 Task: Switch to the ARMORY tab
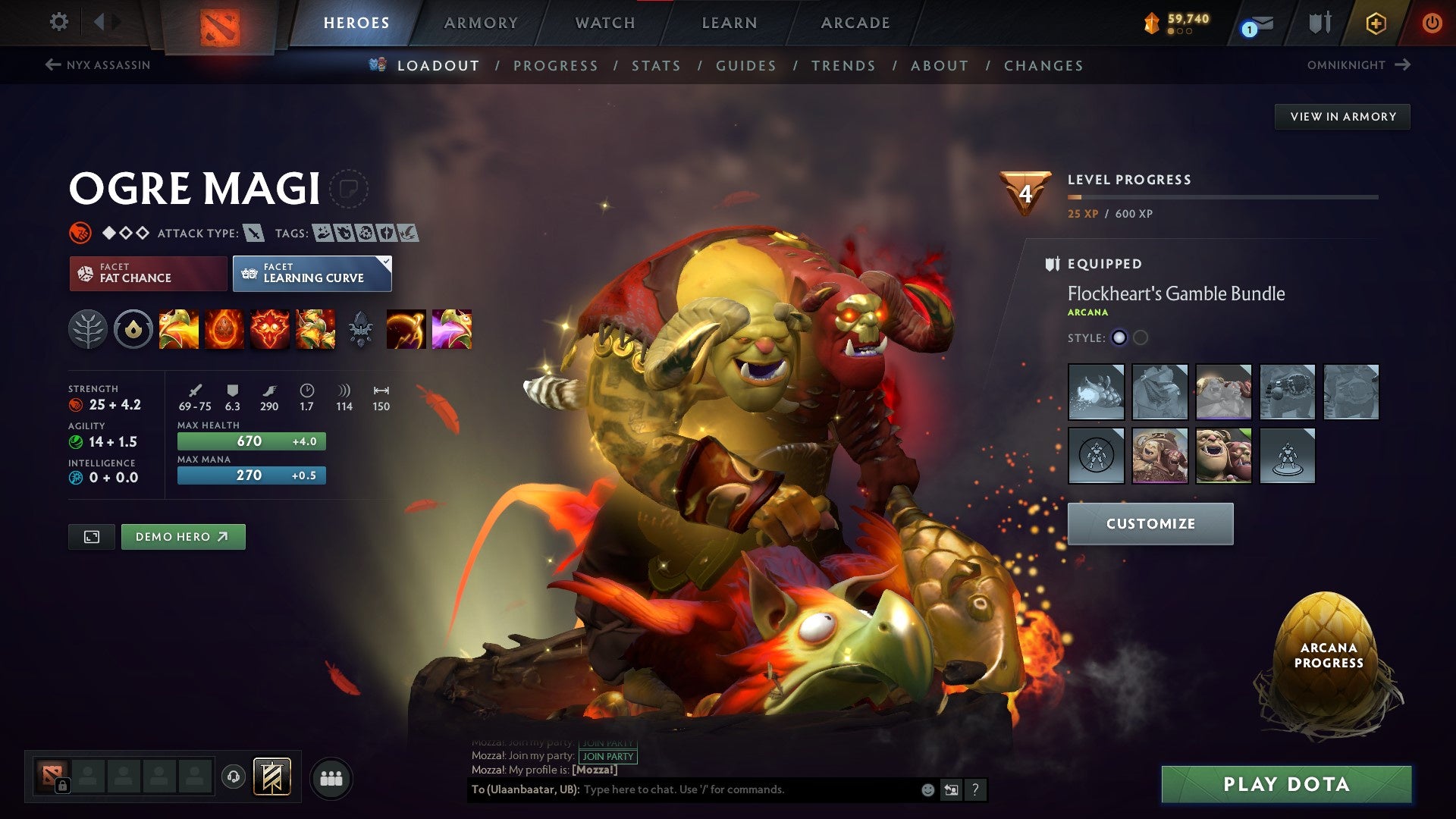tap(481, 23)
